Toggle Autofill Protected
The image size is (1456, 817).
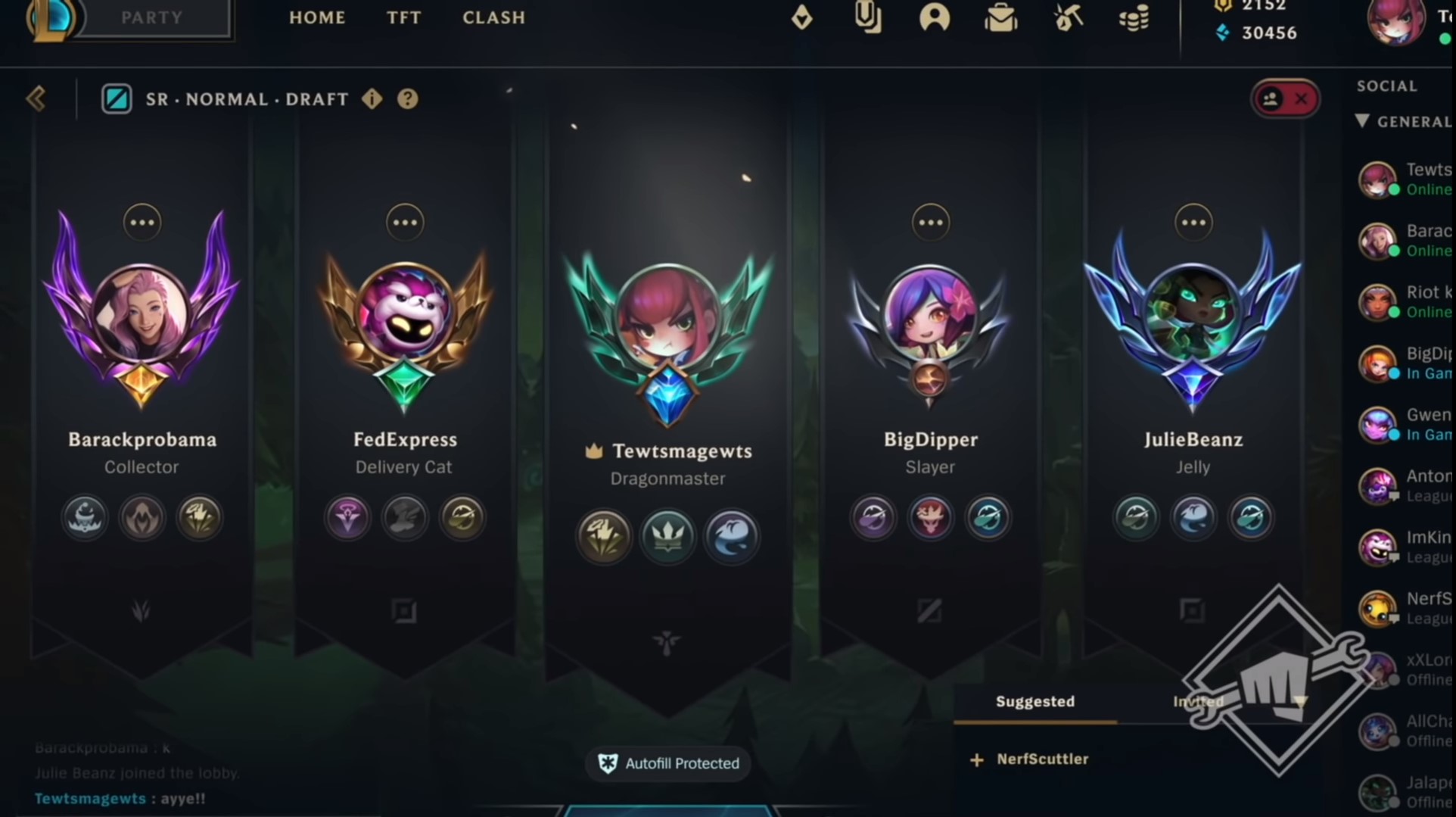pos(667,763)
